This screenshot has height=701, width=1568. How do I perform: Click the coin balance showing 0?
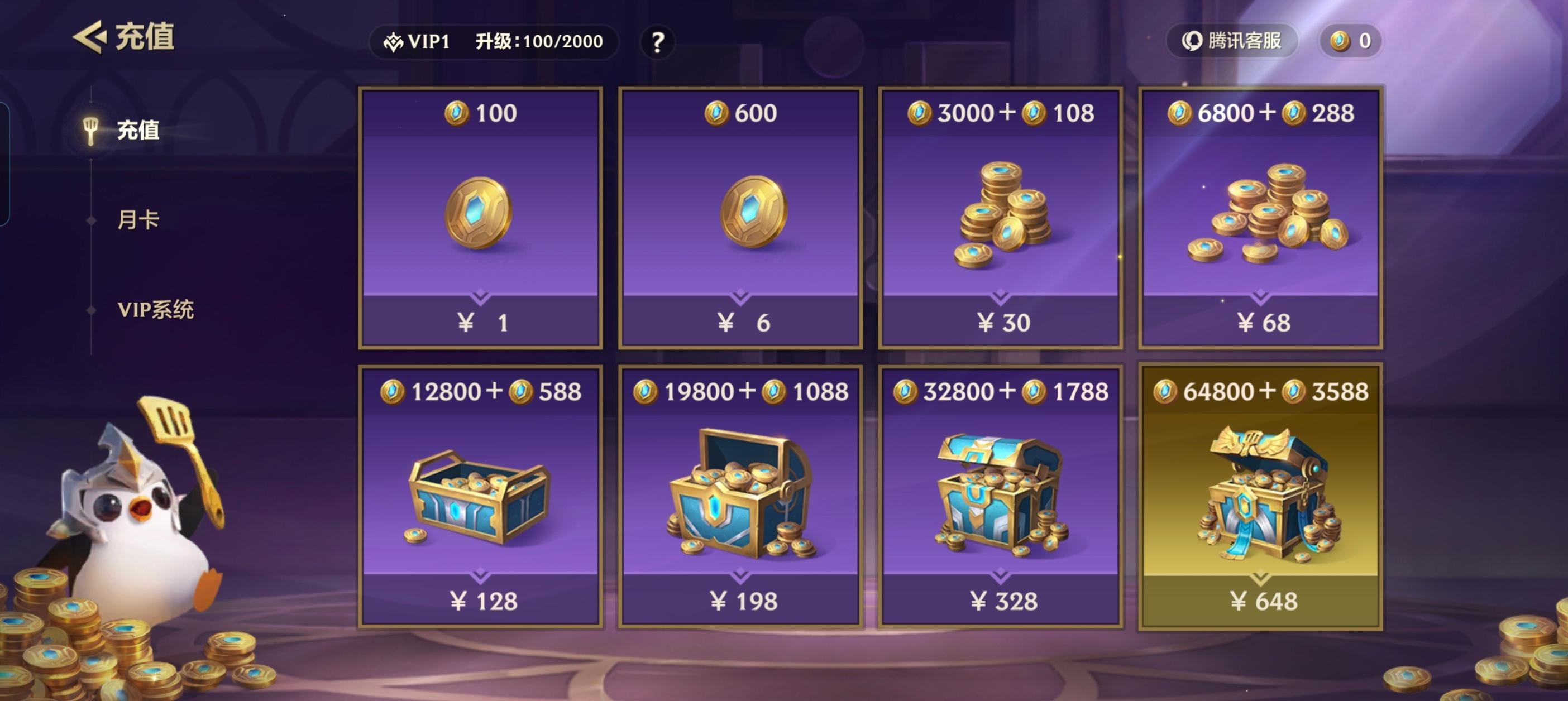click(x=1351, y=40)
